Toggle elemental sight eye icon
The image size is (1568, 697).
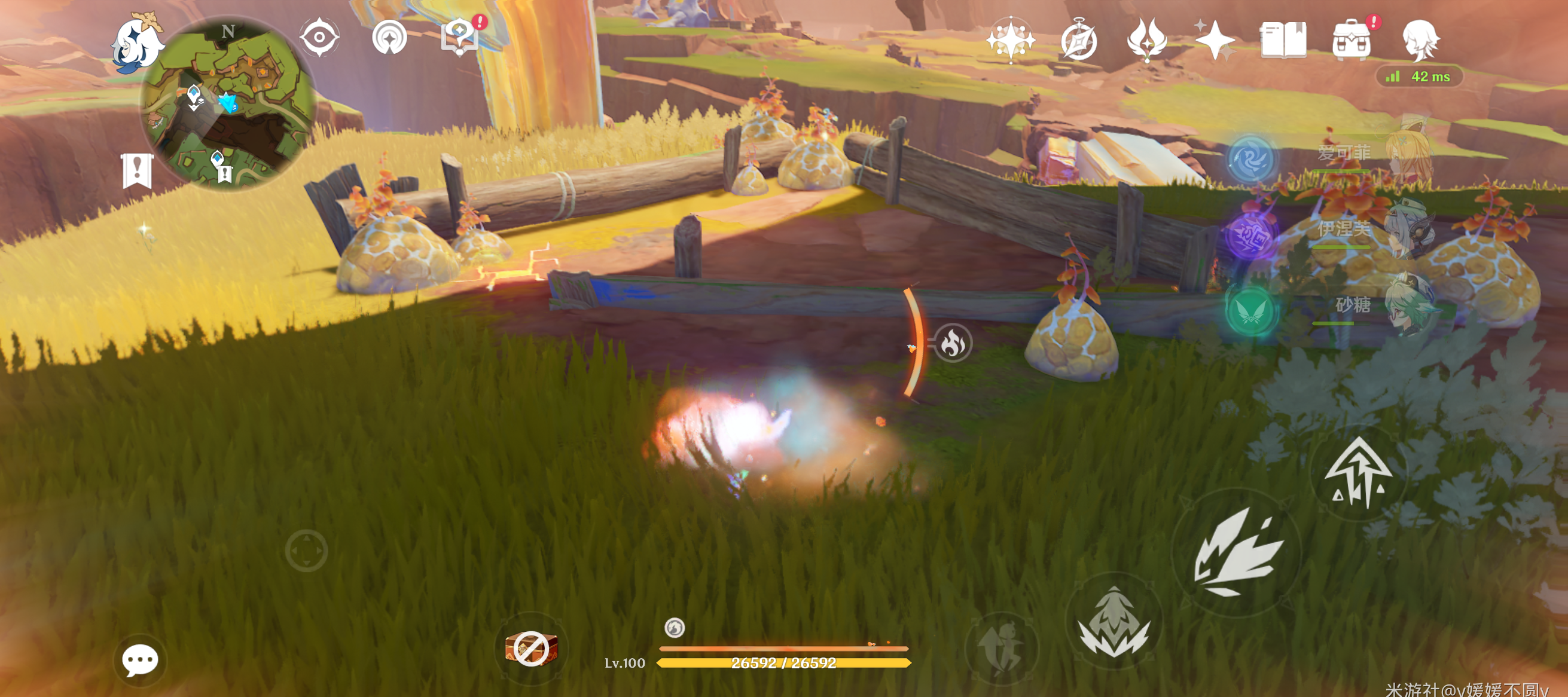[319, 38]
